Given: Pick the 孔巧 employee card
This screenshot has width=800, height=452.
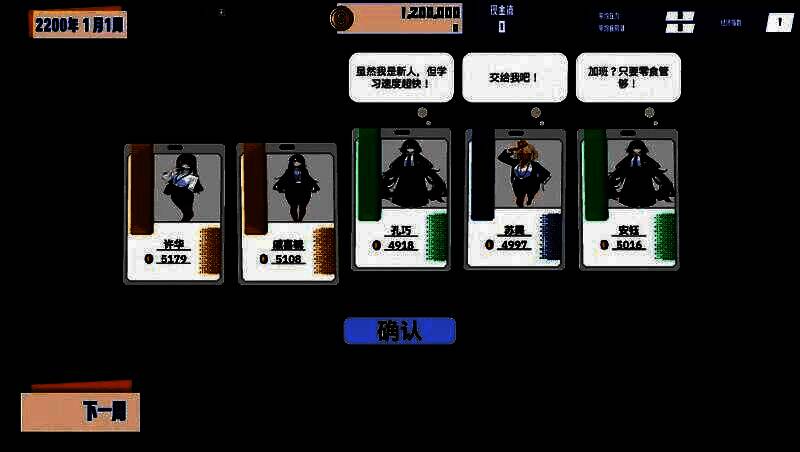Looking at the screenshot, I should pyautogui.click(x=401, y=199).
